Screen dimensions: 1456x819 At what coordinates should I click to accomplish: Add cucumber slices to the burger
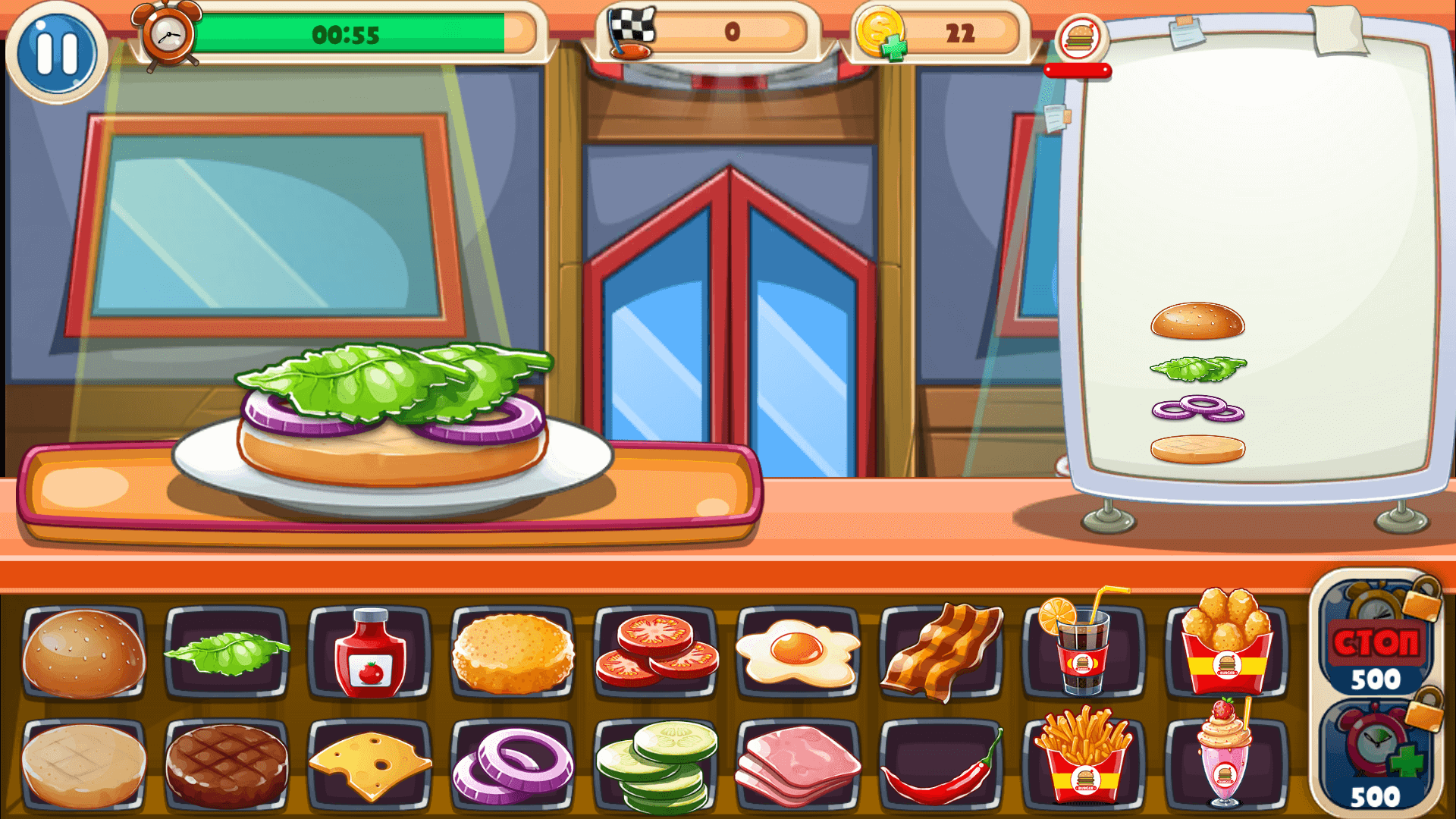pyautogui.click(x=652, y=766)
